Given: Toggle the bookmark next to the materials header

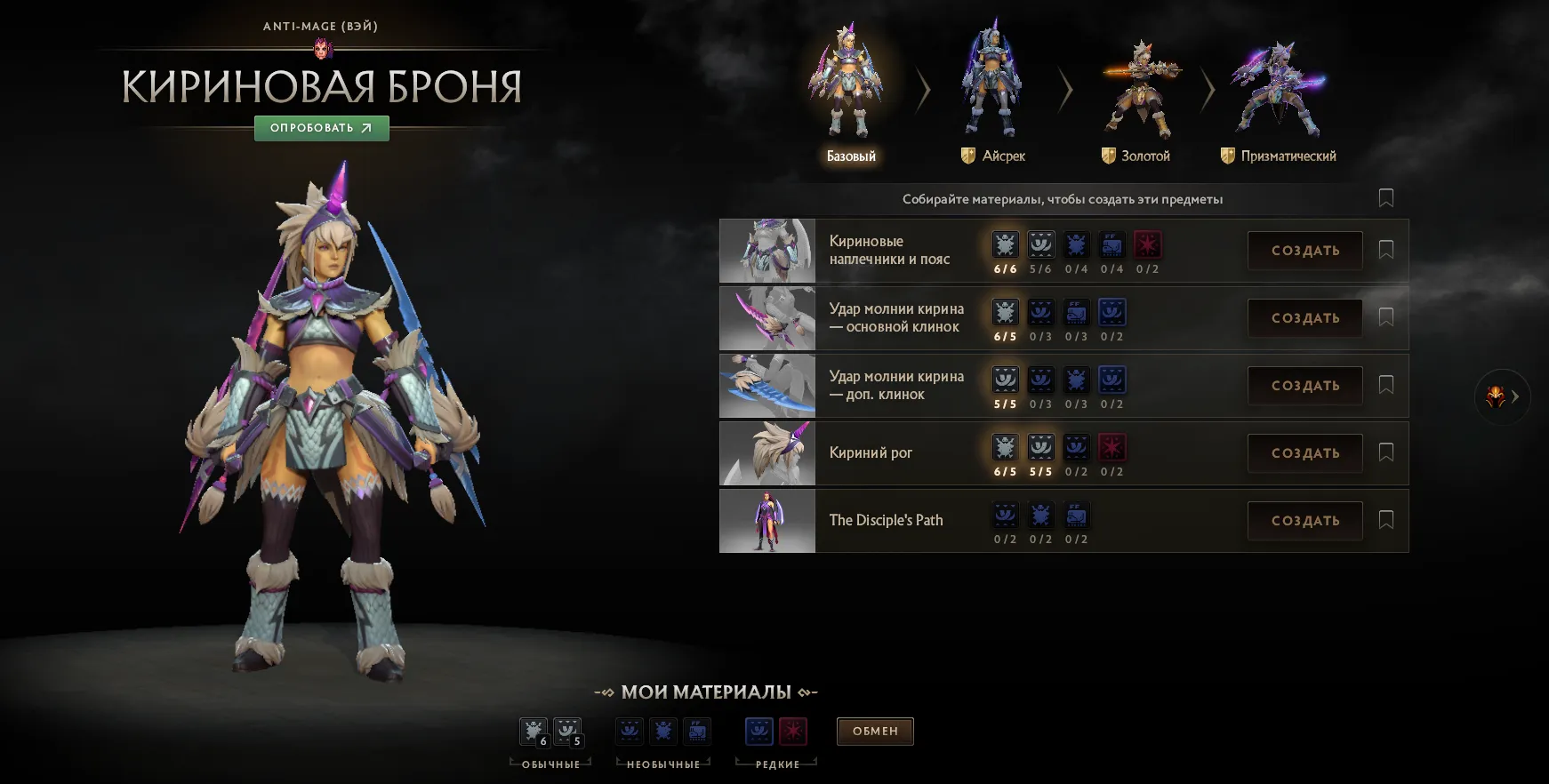Looking at the screenshot, I should (1386, 198).
